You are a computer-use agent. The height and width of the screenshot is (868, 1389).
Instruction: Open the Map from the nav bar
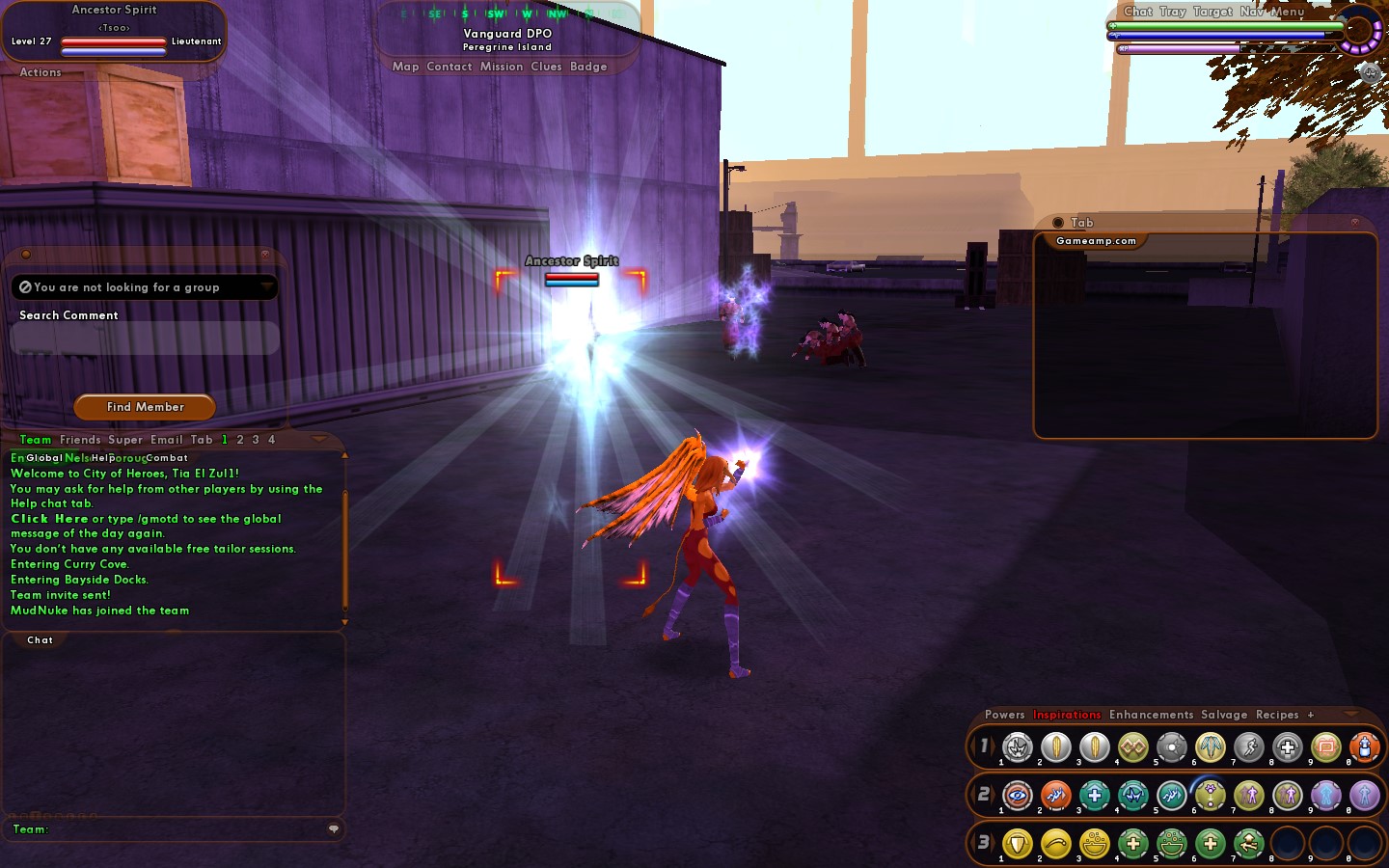coord(405,67)
